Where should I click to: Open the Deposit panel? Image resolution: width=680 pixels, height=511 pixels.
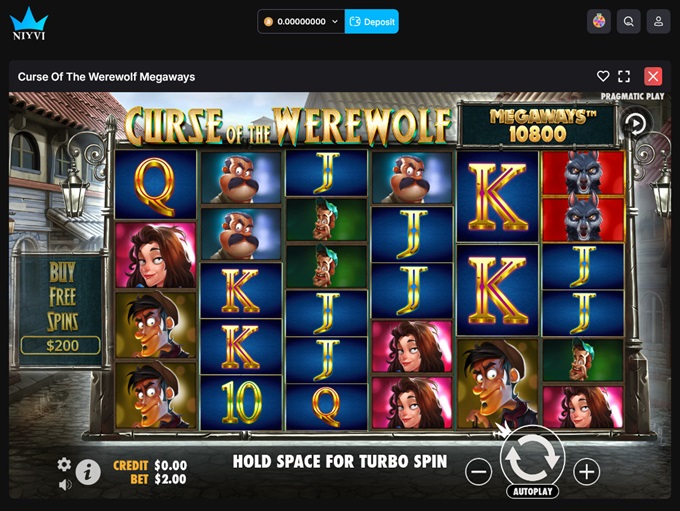pyautogui.click(x=372, y=21)
